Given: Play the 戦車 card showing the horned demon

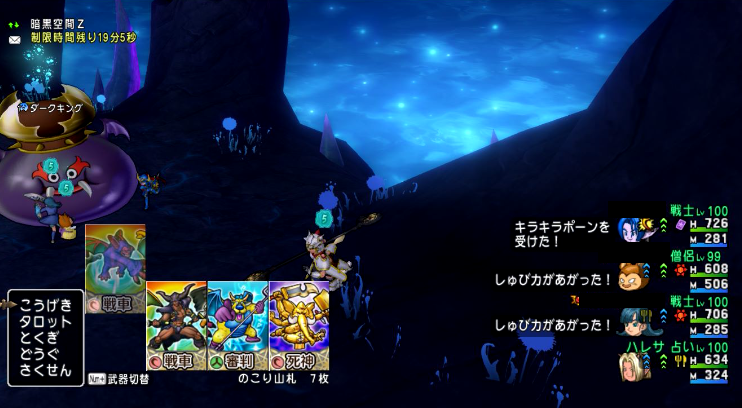Looking at the screenshot, I should 176,323.
